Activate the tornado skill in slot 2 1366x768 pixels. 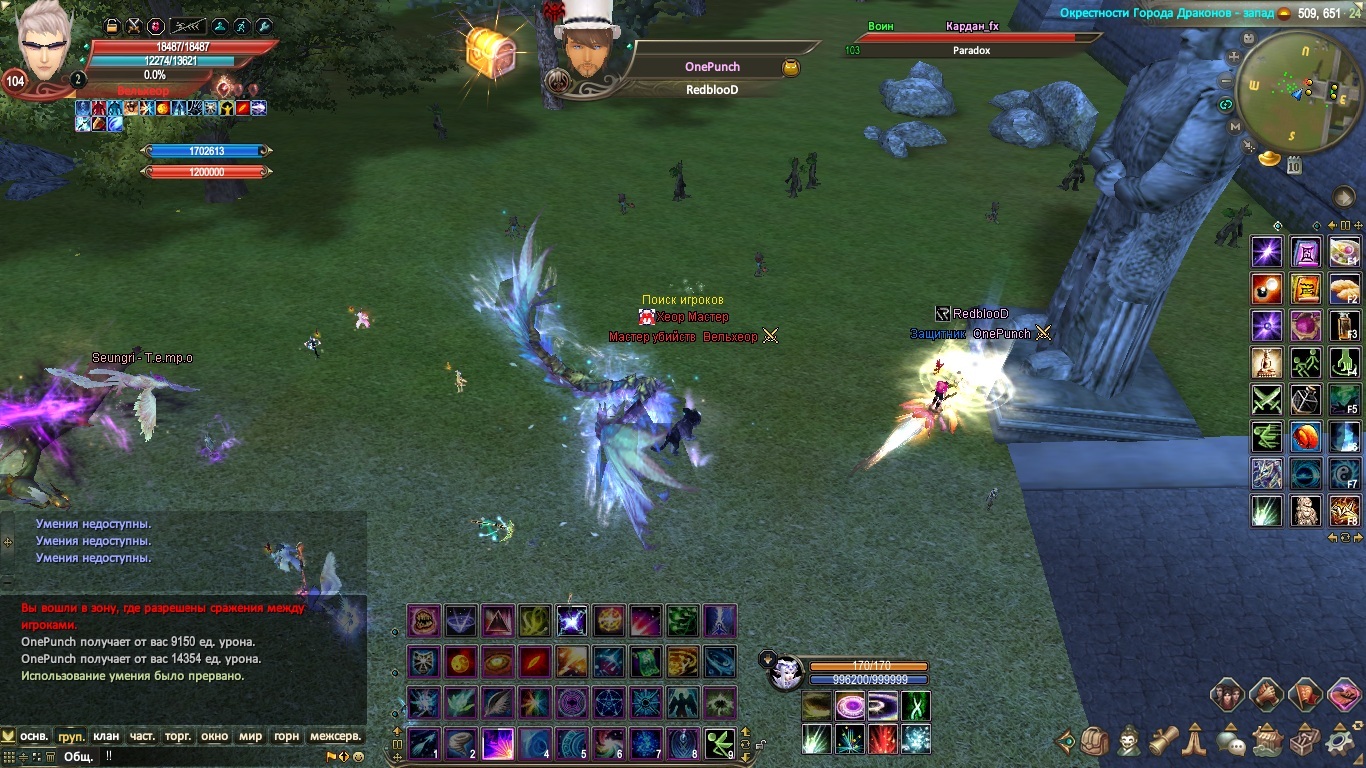coord(461,744)
